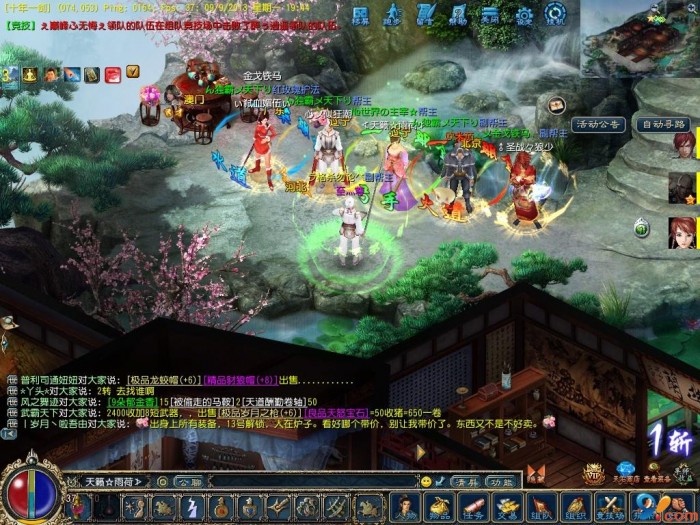Screen dimensions: 700x525
Task: Activate the 自动寻路 auto-pathfinding button
Action: [663, 124]
